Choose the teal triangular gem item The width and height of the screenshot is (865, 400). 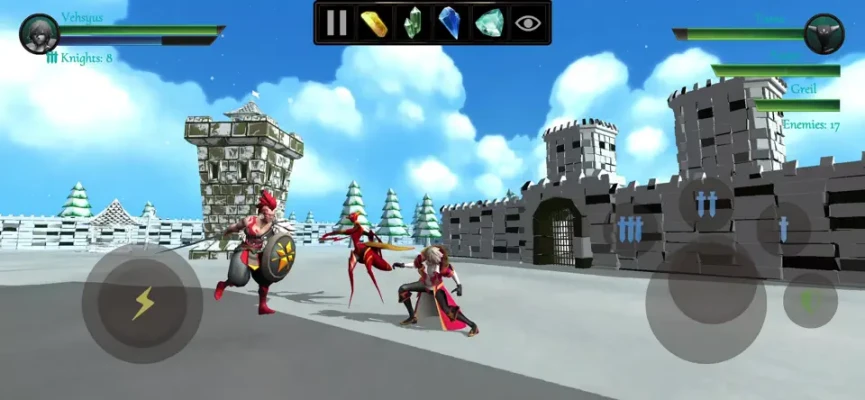click(488, 22)
